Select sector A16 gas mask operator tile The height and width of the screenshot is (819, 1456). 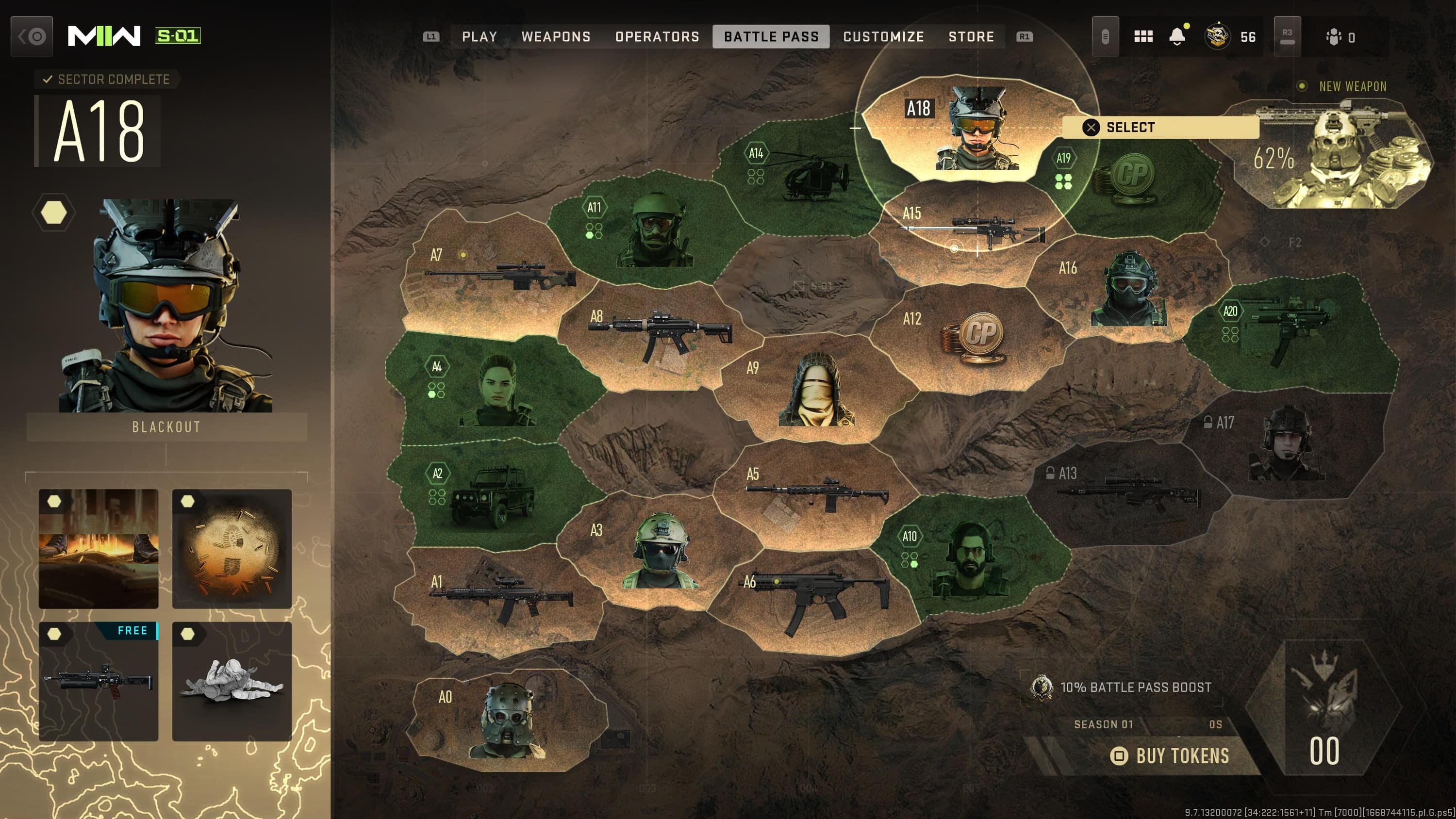pyautogui.click(x=1127, y=288)
